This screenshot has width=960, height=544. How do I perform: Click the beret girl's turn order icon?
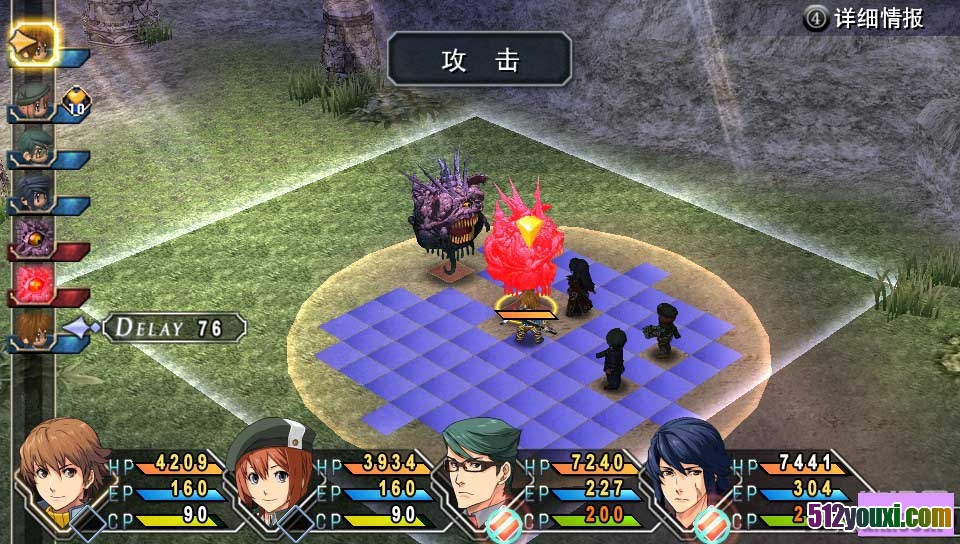pyautogui.click(x=33, y=99)
